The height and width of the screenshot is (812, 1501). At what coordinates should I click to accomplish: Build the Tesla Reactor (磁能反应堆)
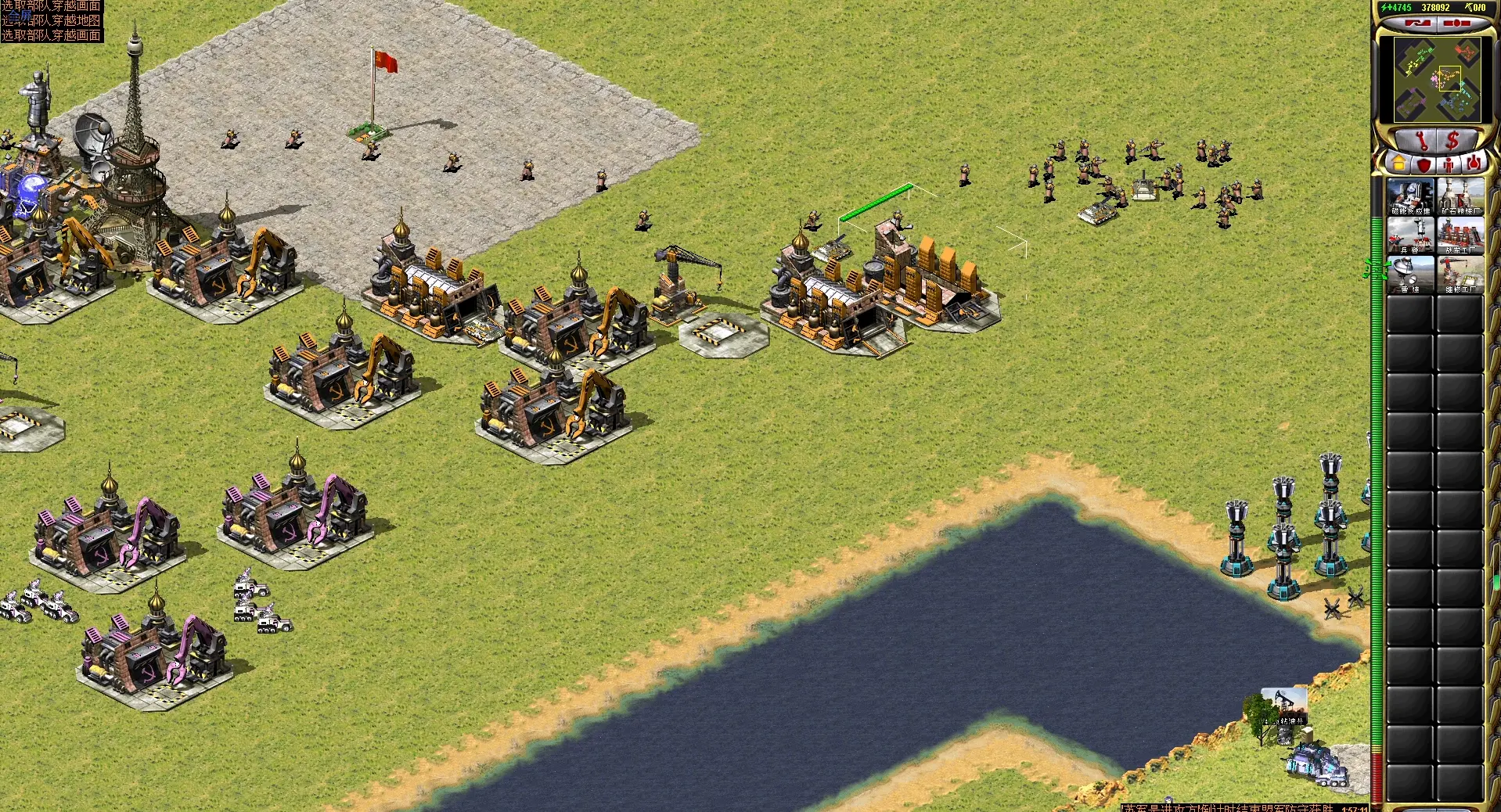point(1410,196)
